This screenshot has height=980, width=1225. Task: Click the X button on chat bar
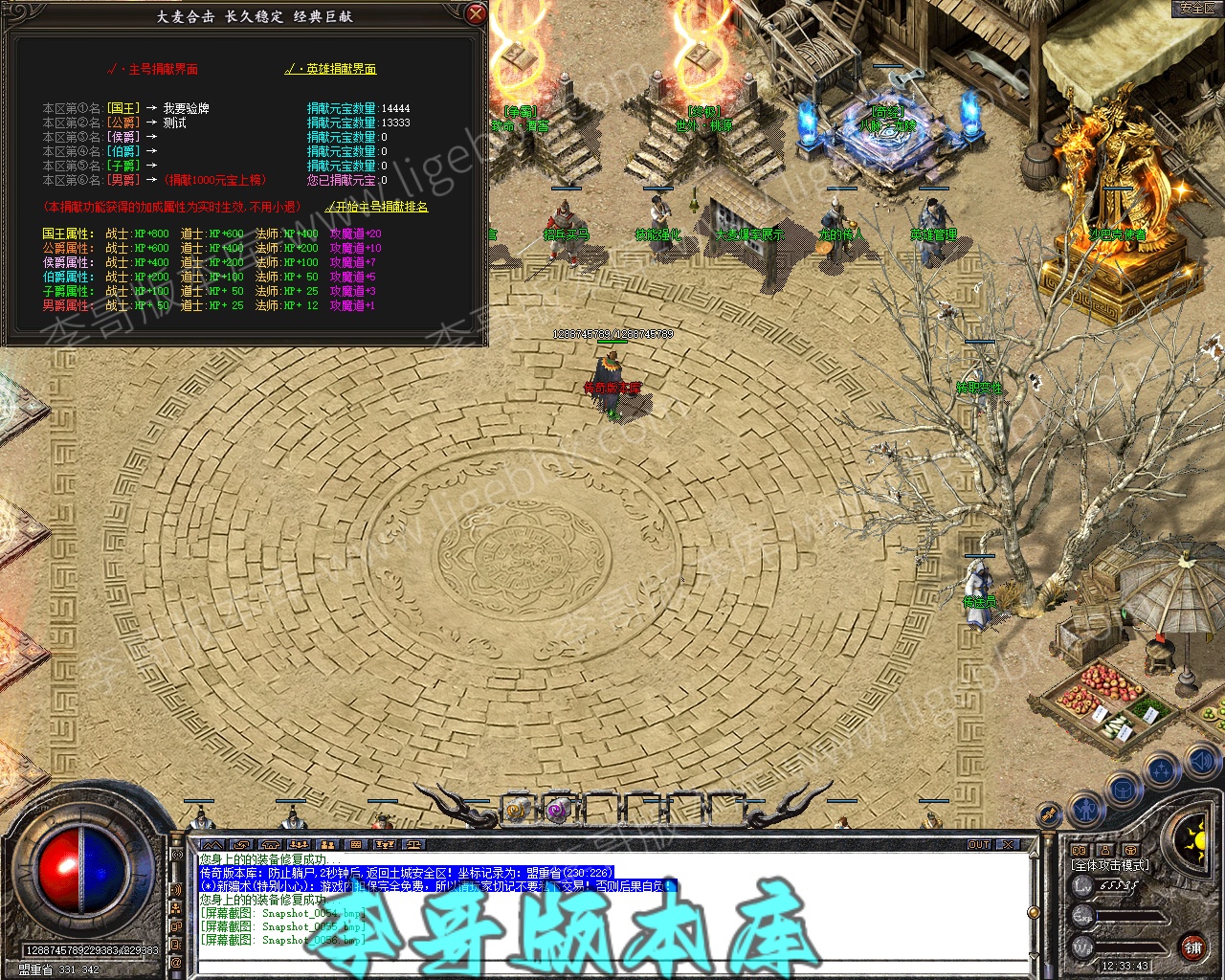pos(1007,845)
